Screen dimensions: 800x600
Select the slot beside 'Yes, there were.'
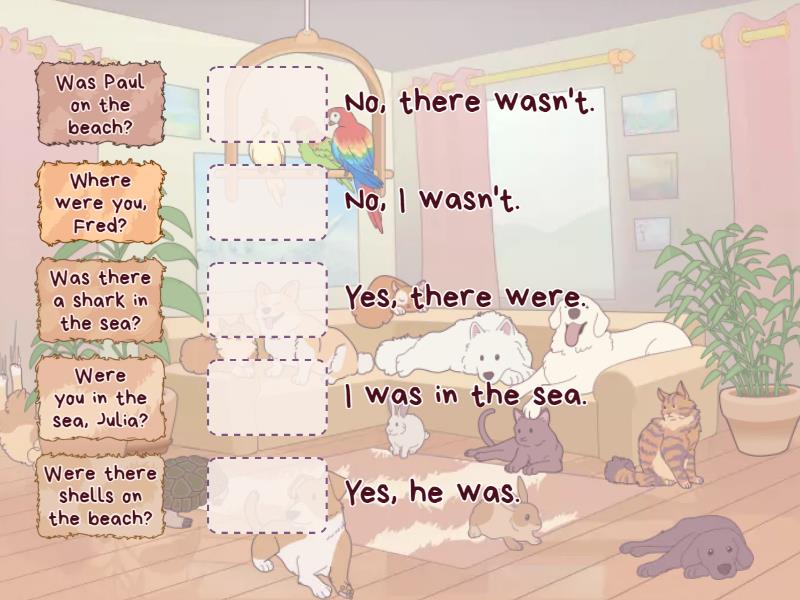(x=267, y=300)
